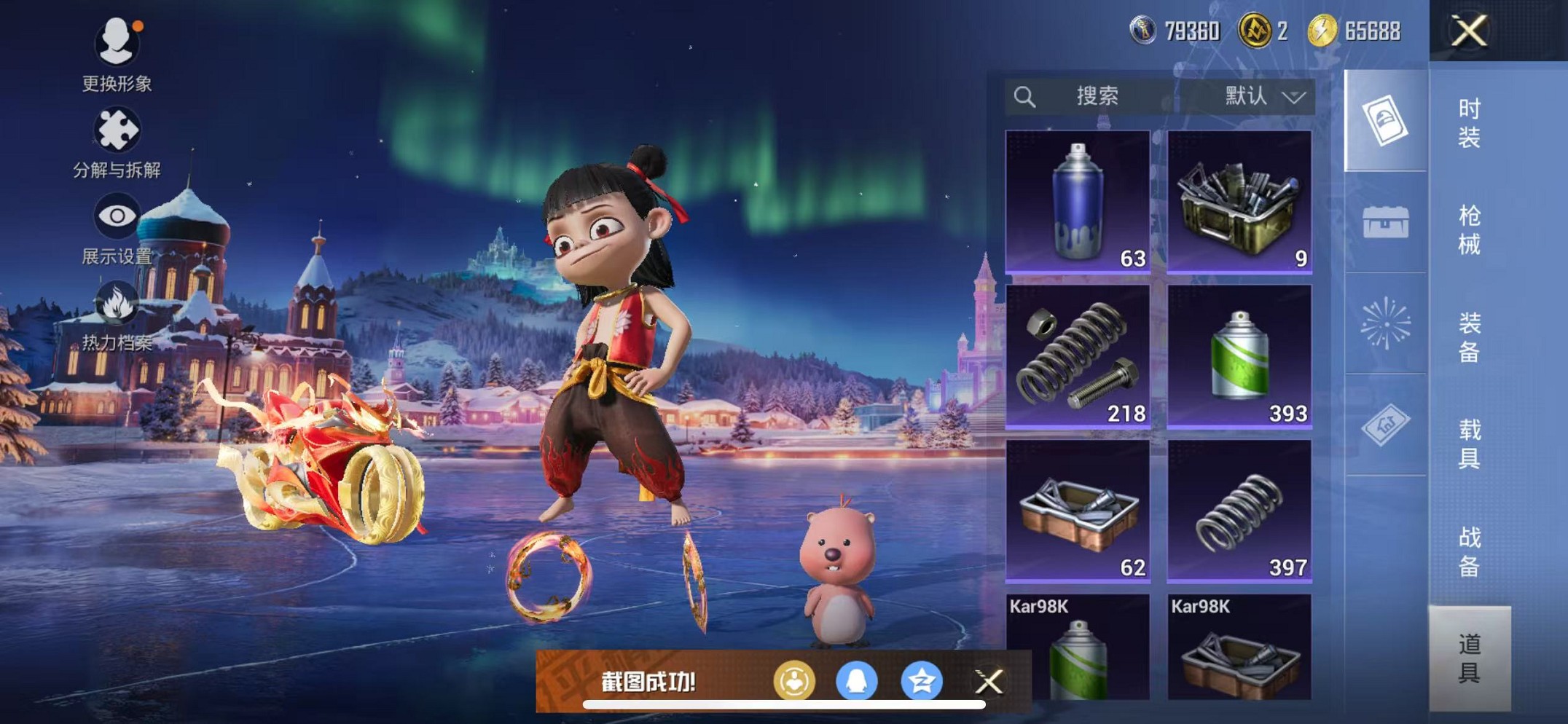
Task: Open the 默认 sort dropdown
Action: (x=1264, y=96)
